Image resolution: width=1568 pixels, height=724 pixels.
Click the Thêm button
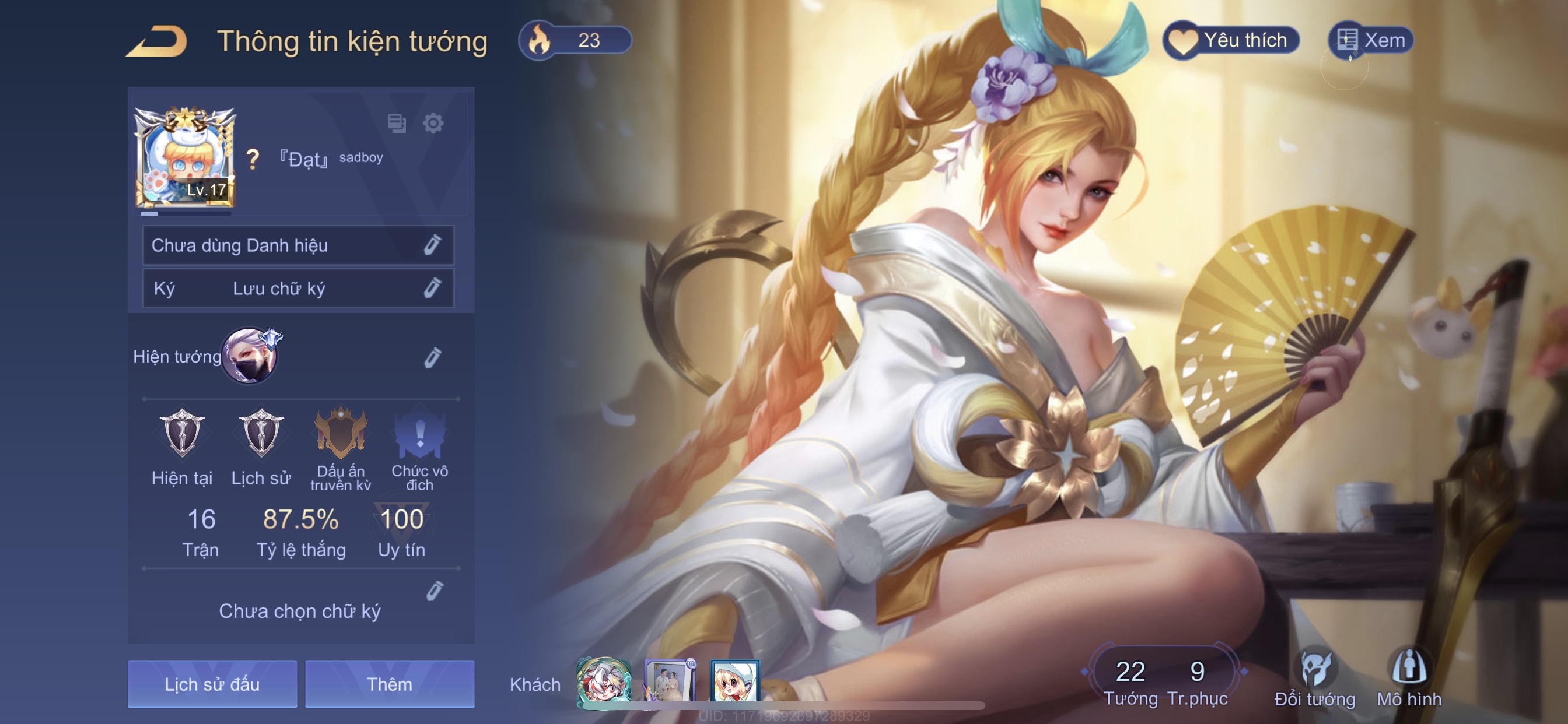click(x=390, y=684)
